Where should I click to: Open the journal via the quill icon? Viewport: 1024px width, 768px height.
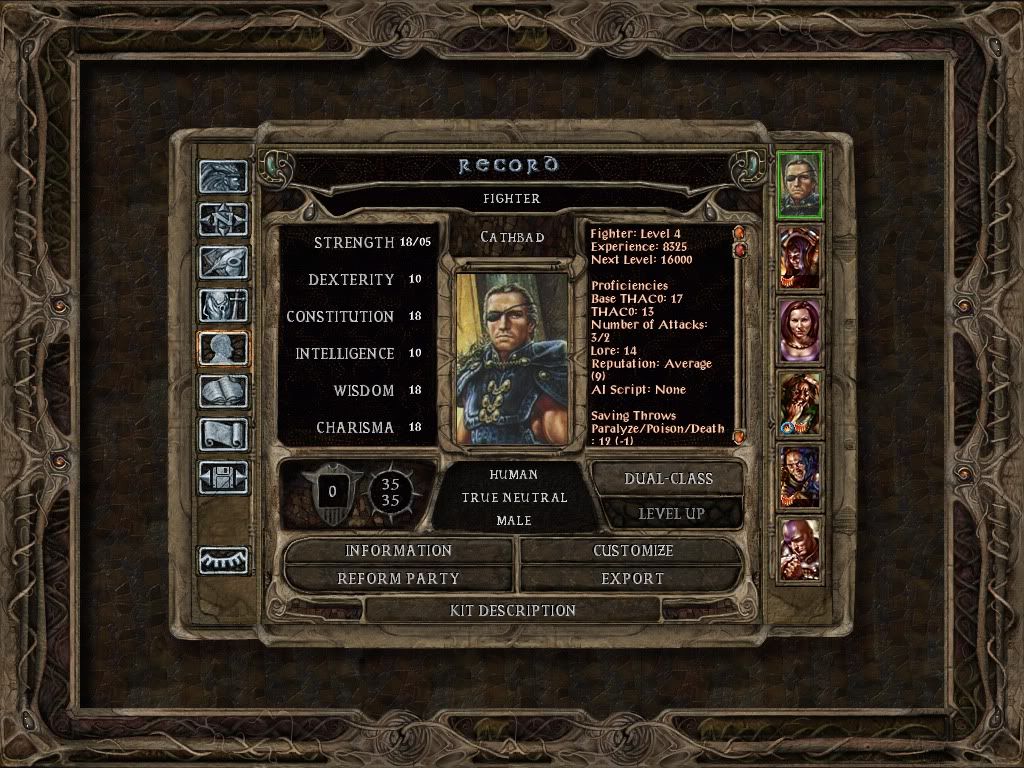[223, 261]
